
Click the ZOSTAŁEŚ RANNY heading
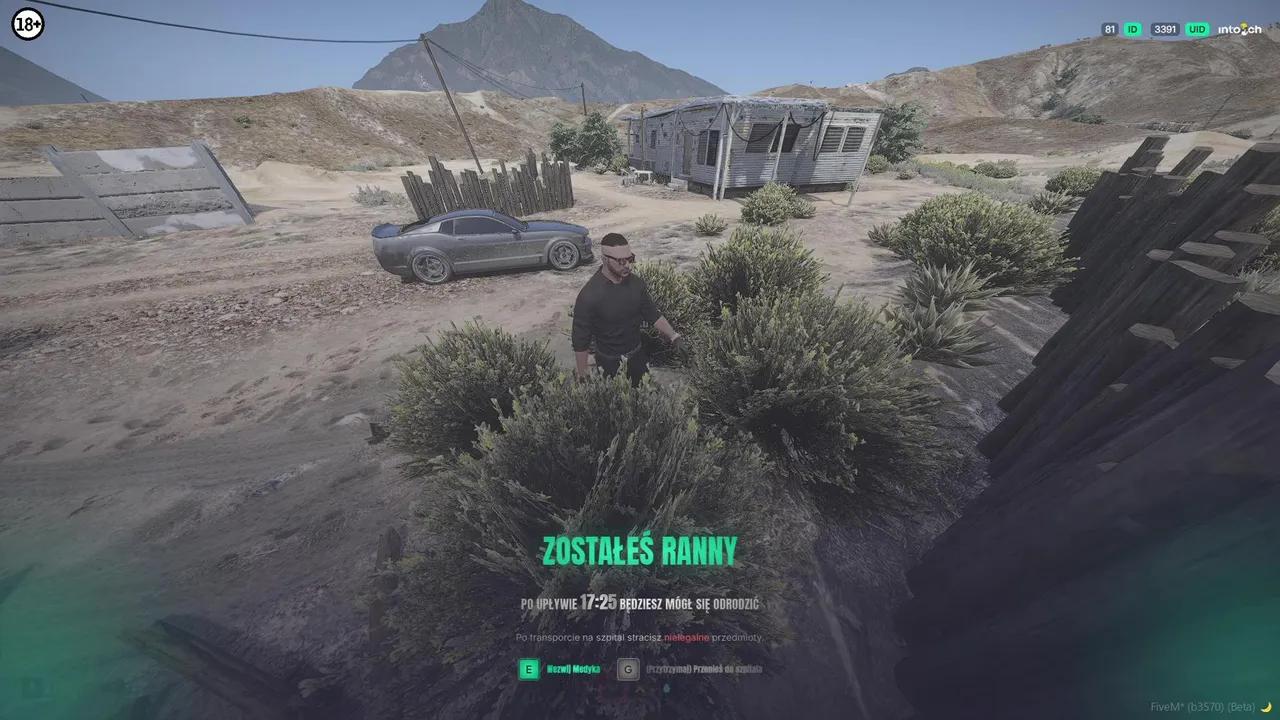[x=639, y=551]
